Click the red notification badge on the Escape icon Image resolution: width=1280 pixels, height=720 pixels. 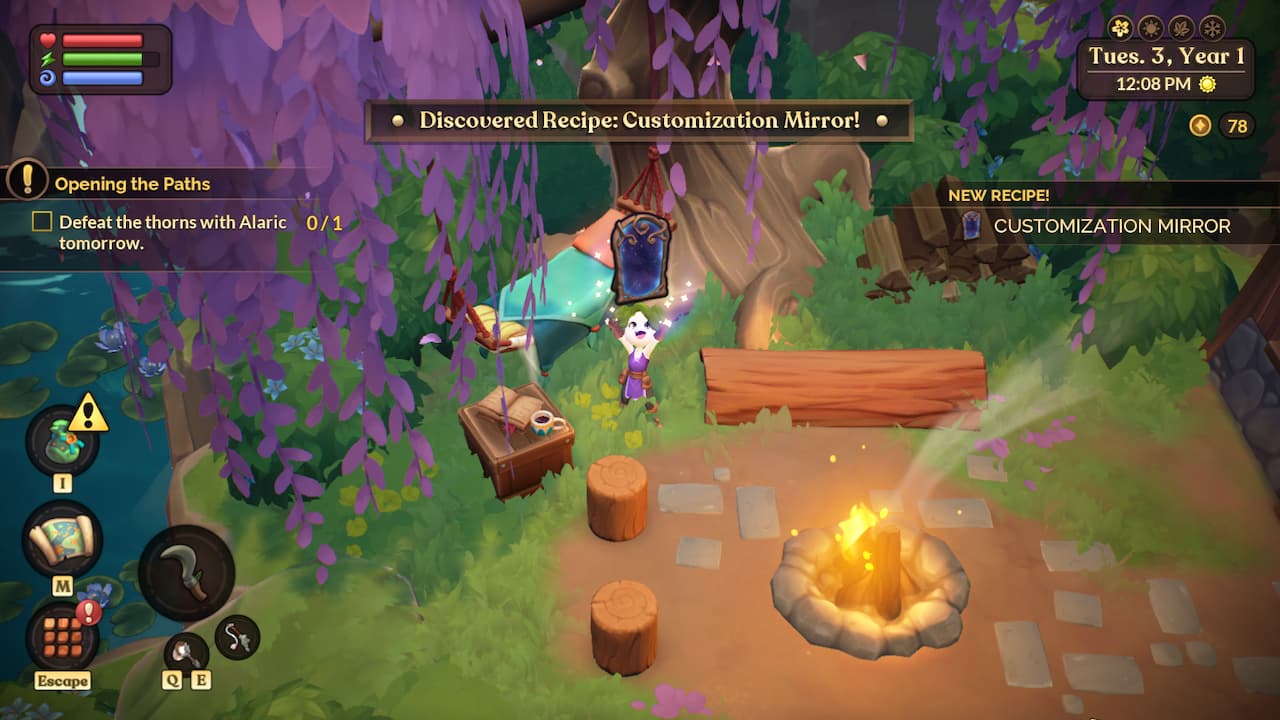(x=88, y=612)
